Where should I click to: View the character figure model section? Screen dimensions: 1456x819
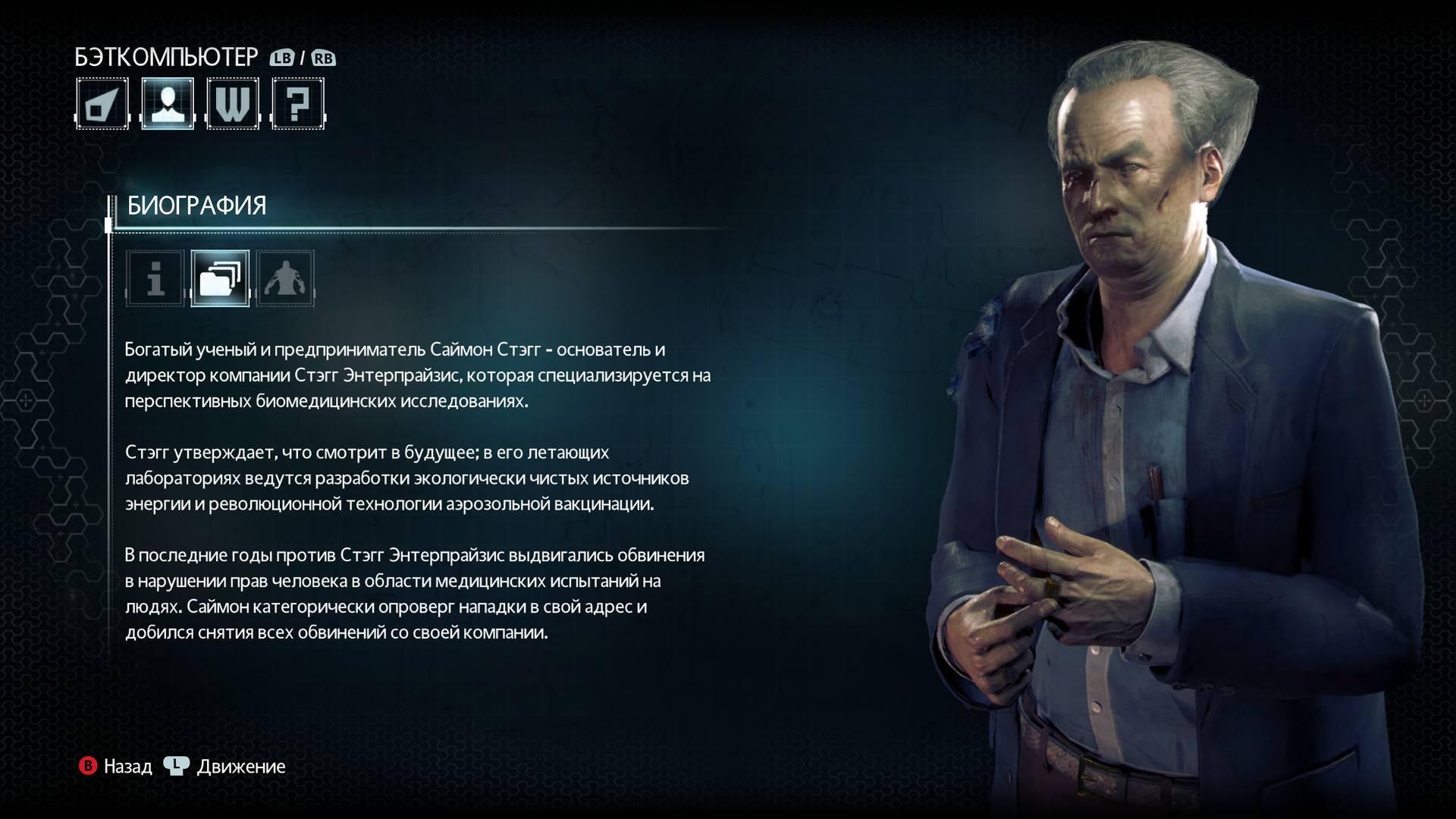pos(285,278)
